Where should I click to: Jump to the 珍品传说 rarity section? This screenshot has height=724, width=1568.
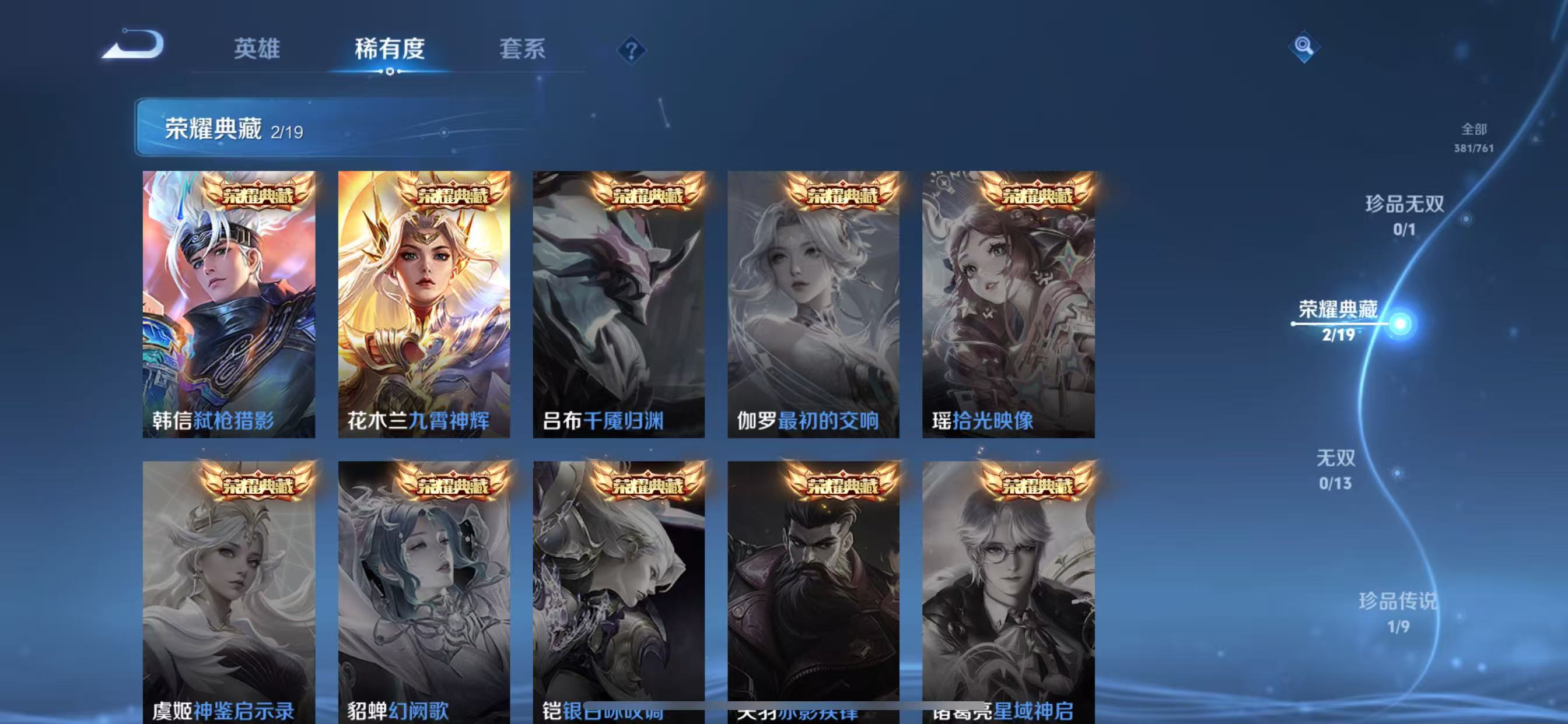(1398, 611)
